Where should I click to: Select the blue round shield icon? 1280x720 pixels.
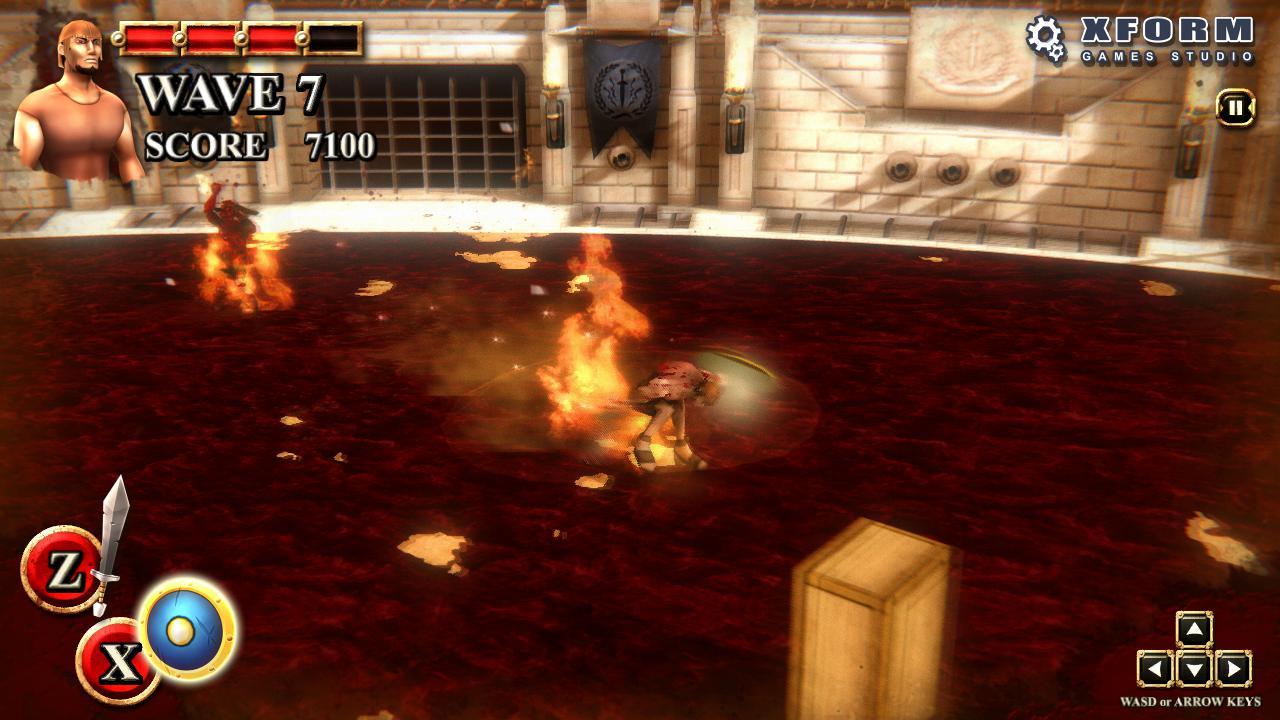click(x=188, y=628)
